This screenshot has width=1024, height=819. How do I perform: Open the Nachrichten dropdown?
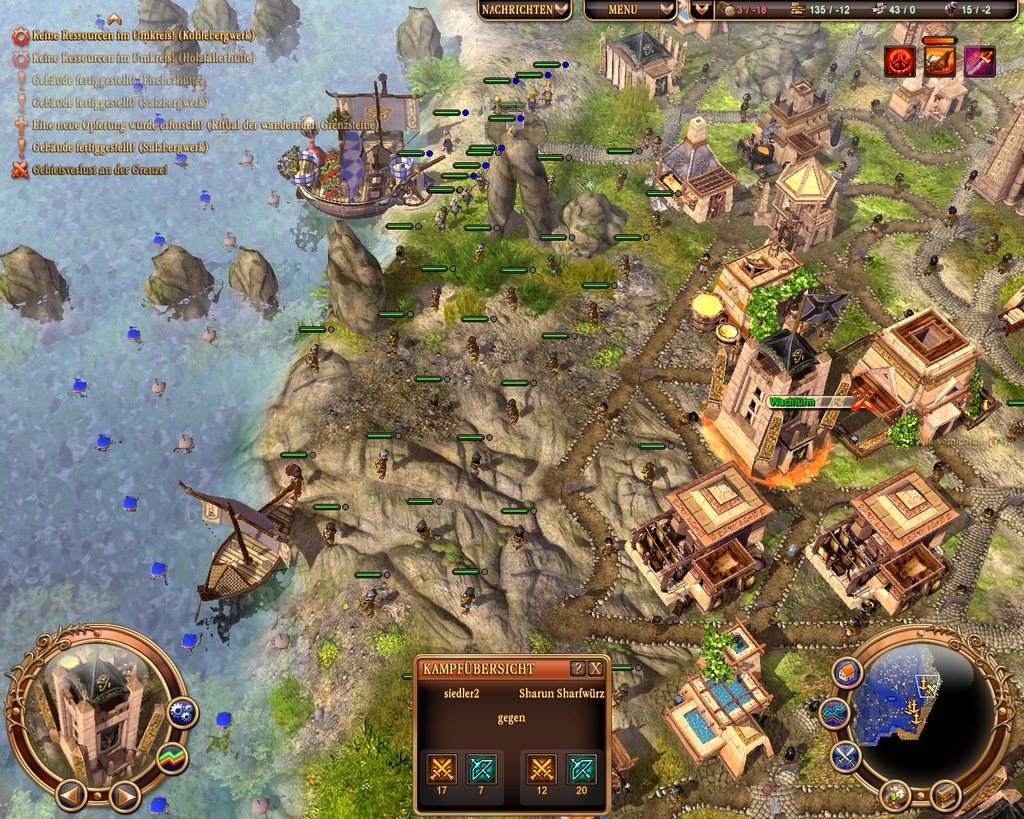524,10
